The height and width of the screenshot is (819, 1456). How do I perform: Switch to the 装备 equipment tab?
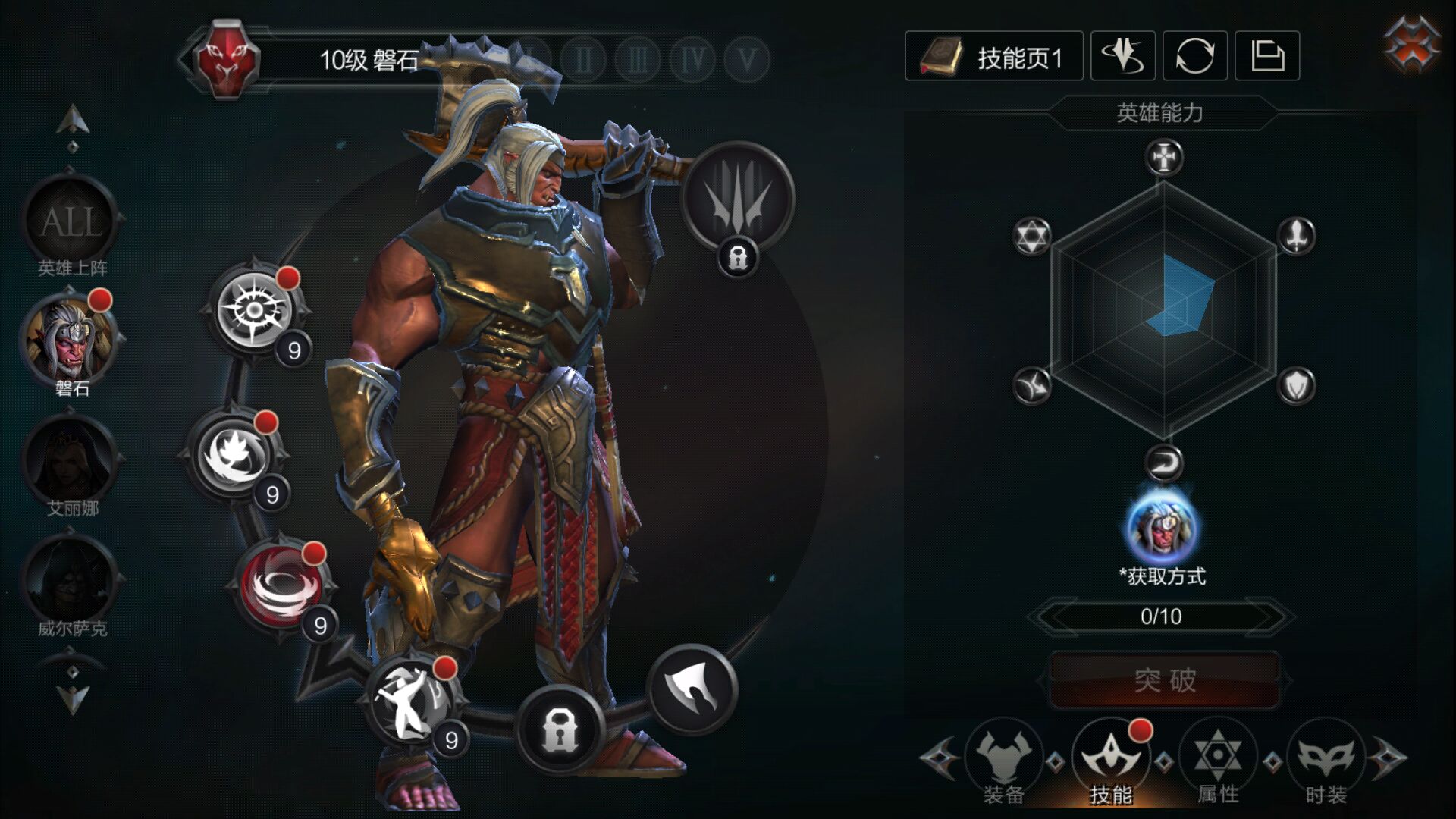(1003, 760)
